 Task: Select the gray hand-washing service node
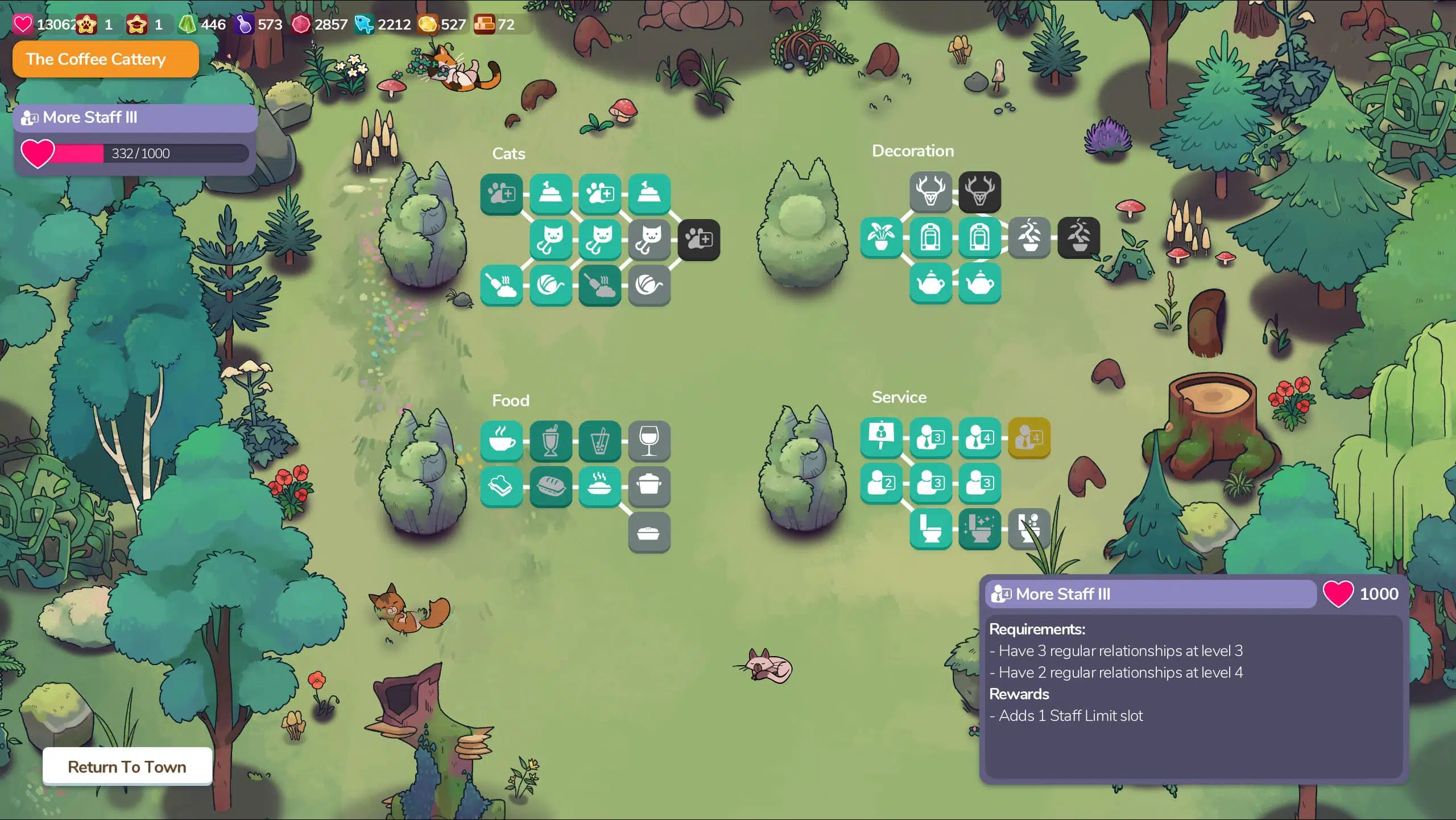[1029, 529]
